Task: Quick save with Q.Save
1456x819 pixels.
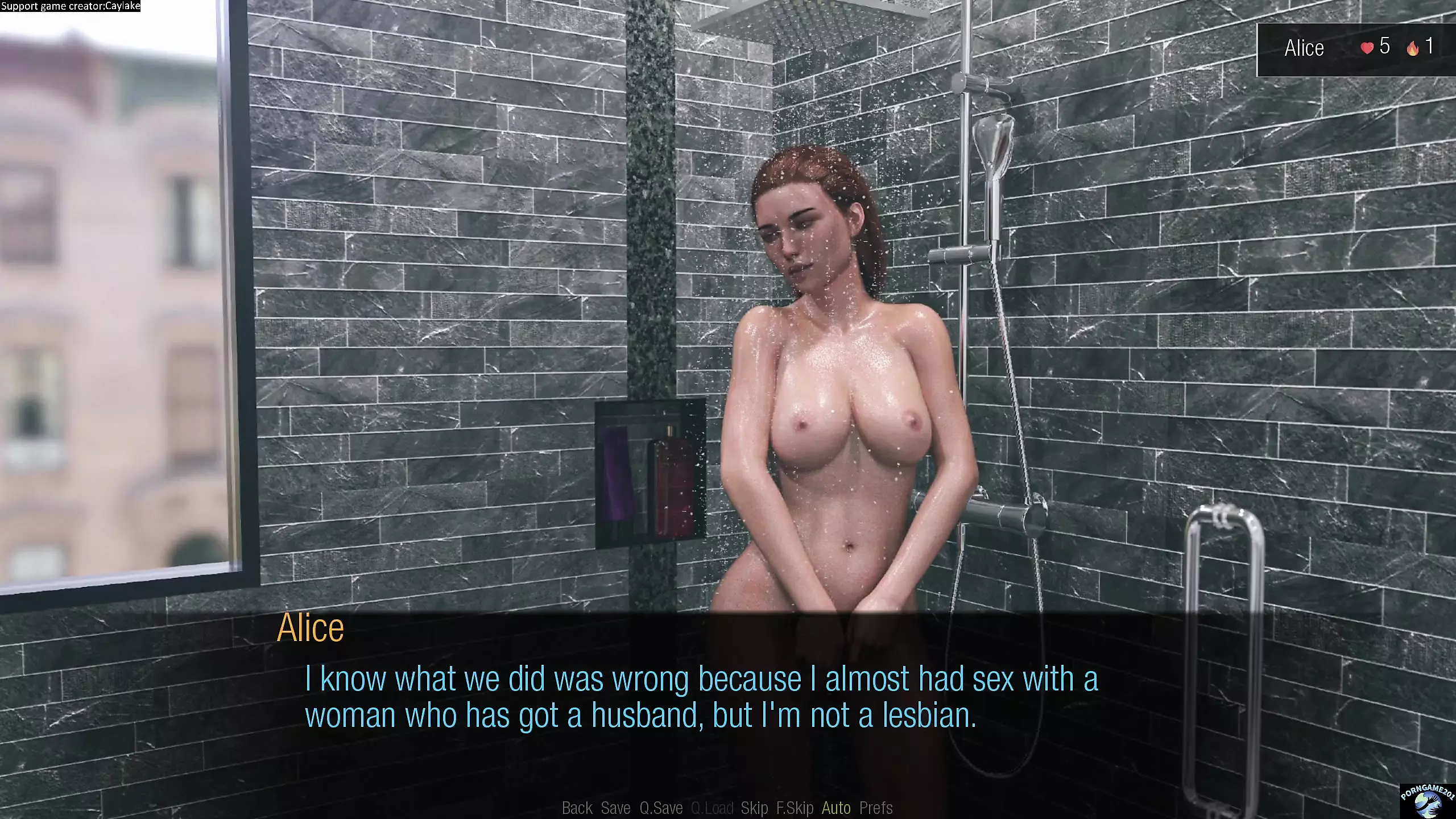Action: coord(661,808)
